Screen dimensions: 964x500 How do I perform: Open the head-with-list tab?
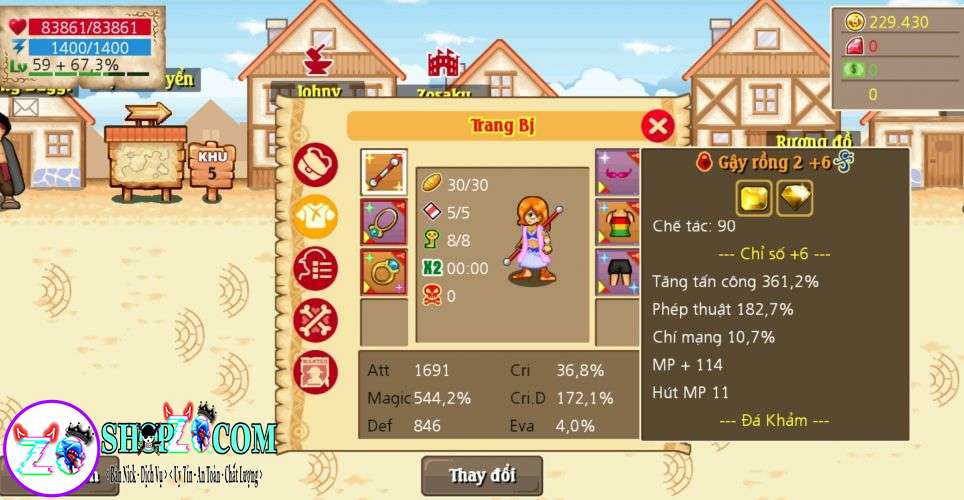coord(315,268)
